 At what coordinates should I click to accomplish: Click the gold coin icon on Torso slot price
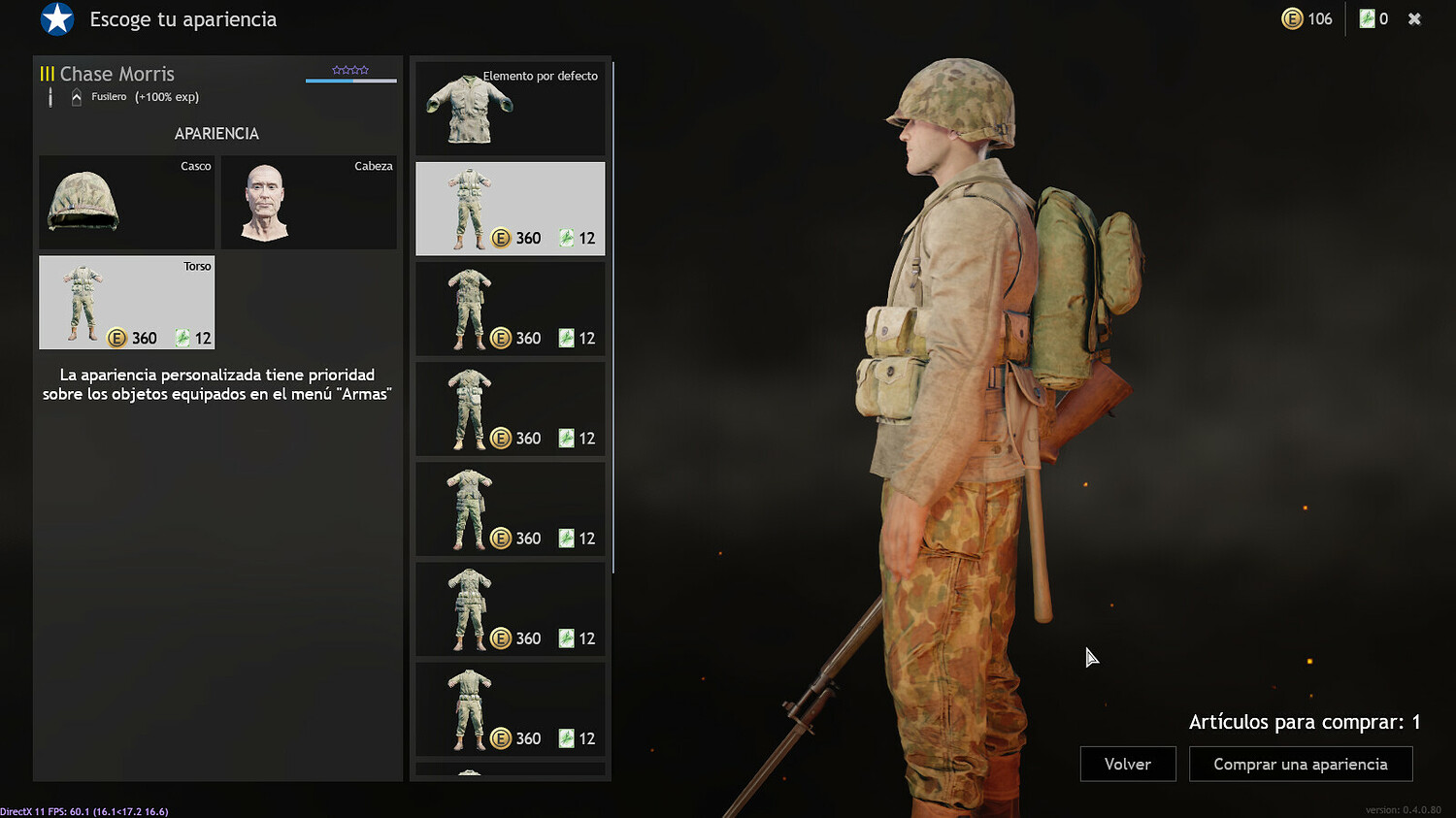(x=115, y=339)
